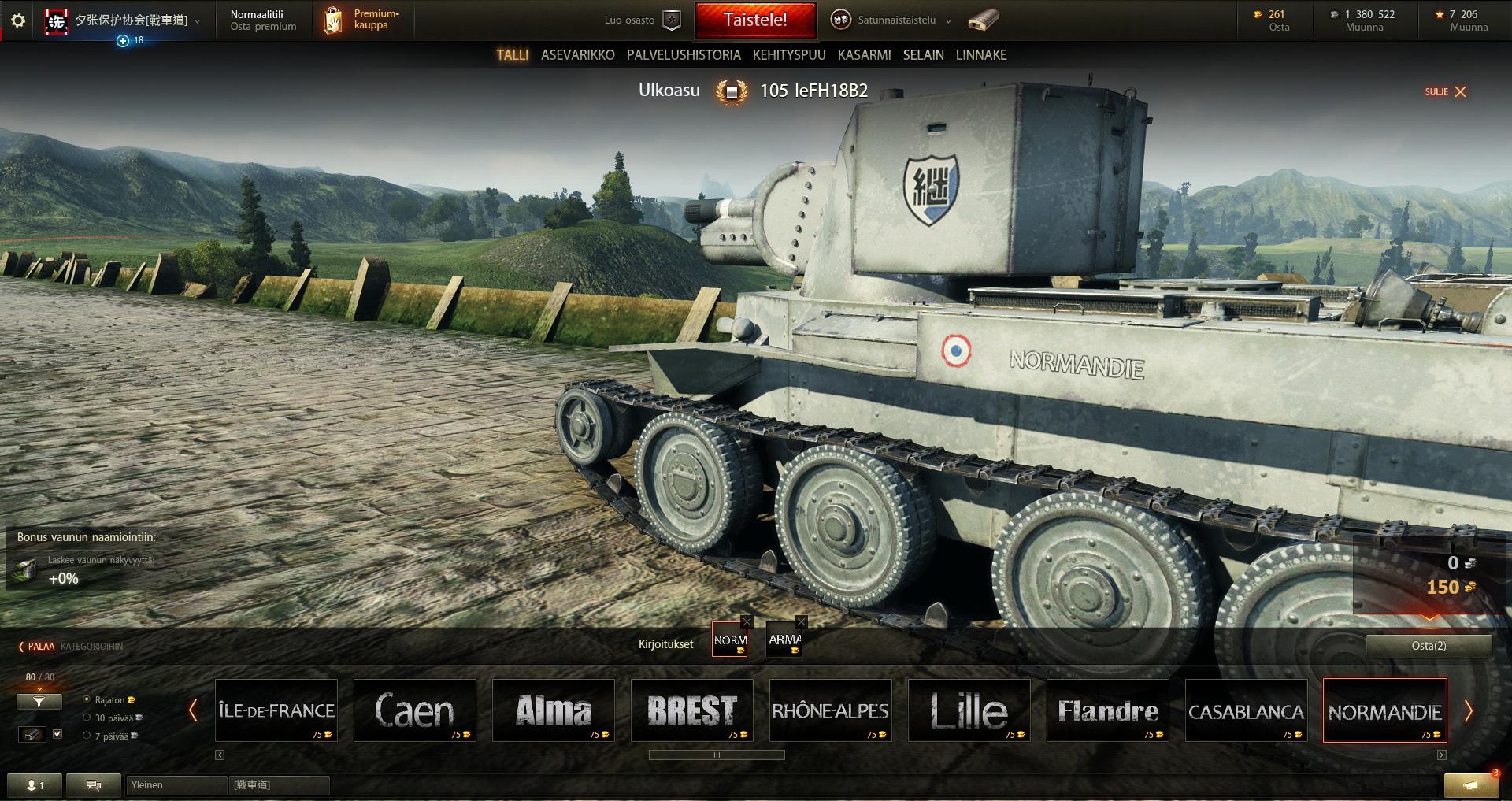Start a battle with Taistele!

[754, 20]
